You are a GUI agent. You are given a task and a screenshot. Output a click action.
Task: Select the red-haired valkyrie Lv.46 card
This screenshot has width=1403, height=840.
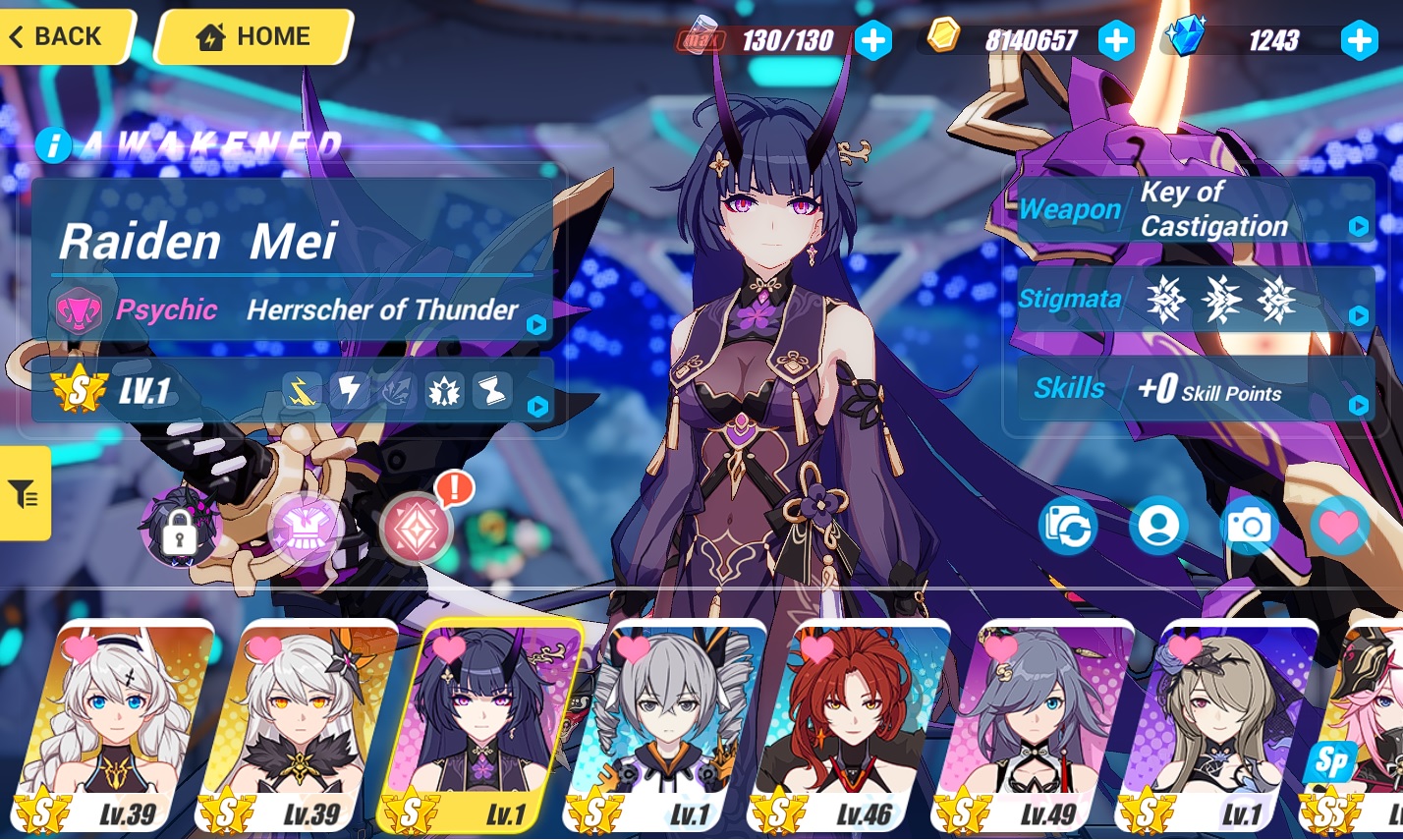850,727
